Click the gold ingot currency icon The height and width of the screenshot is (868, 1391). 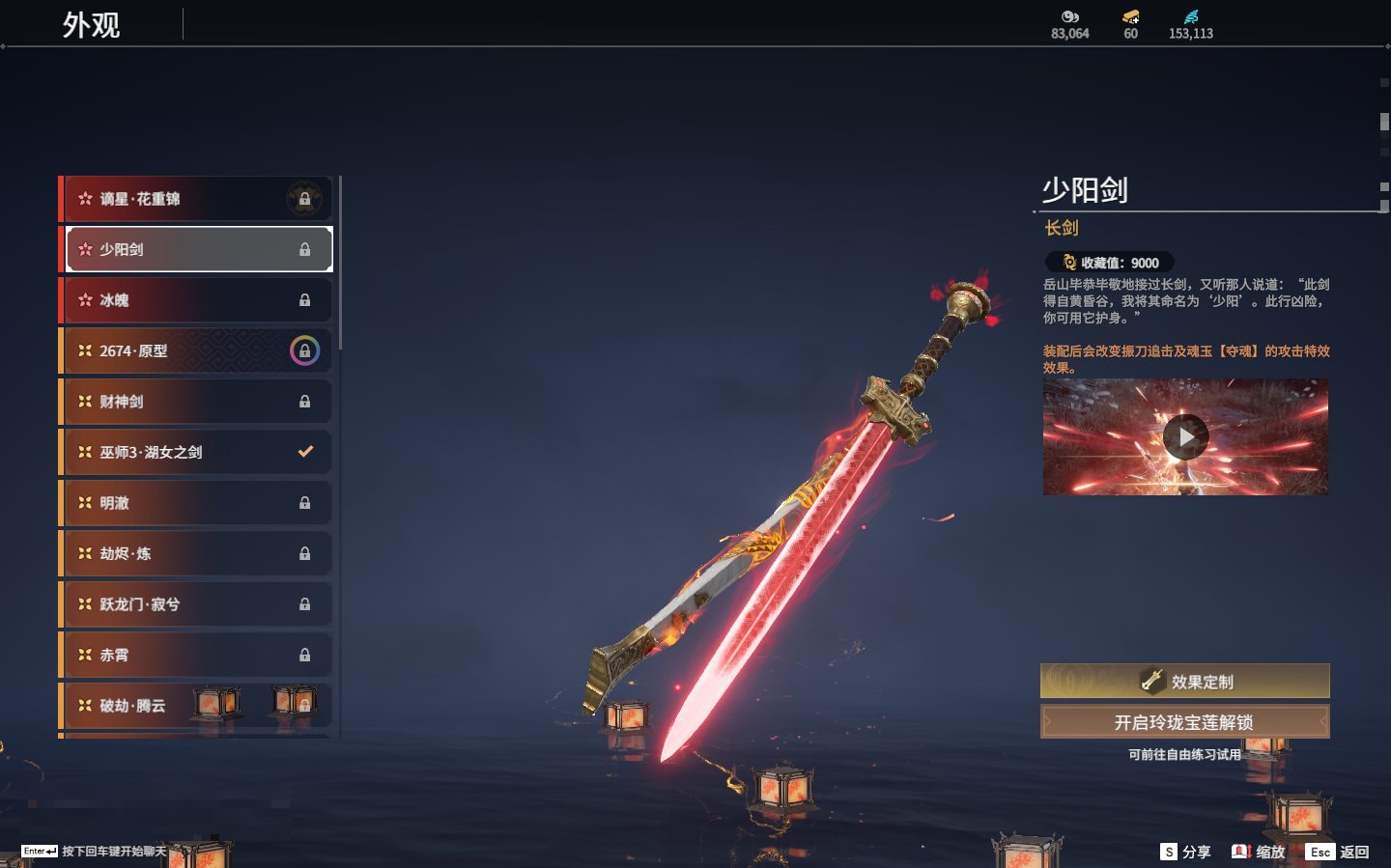click(1130, 17)
